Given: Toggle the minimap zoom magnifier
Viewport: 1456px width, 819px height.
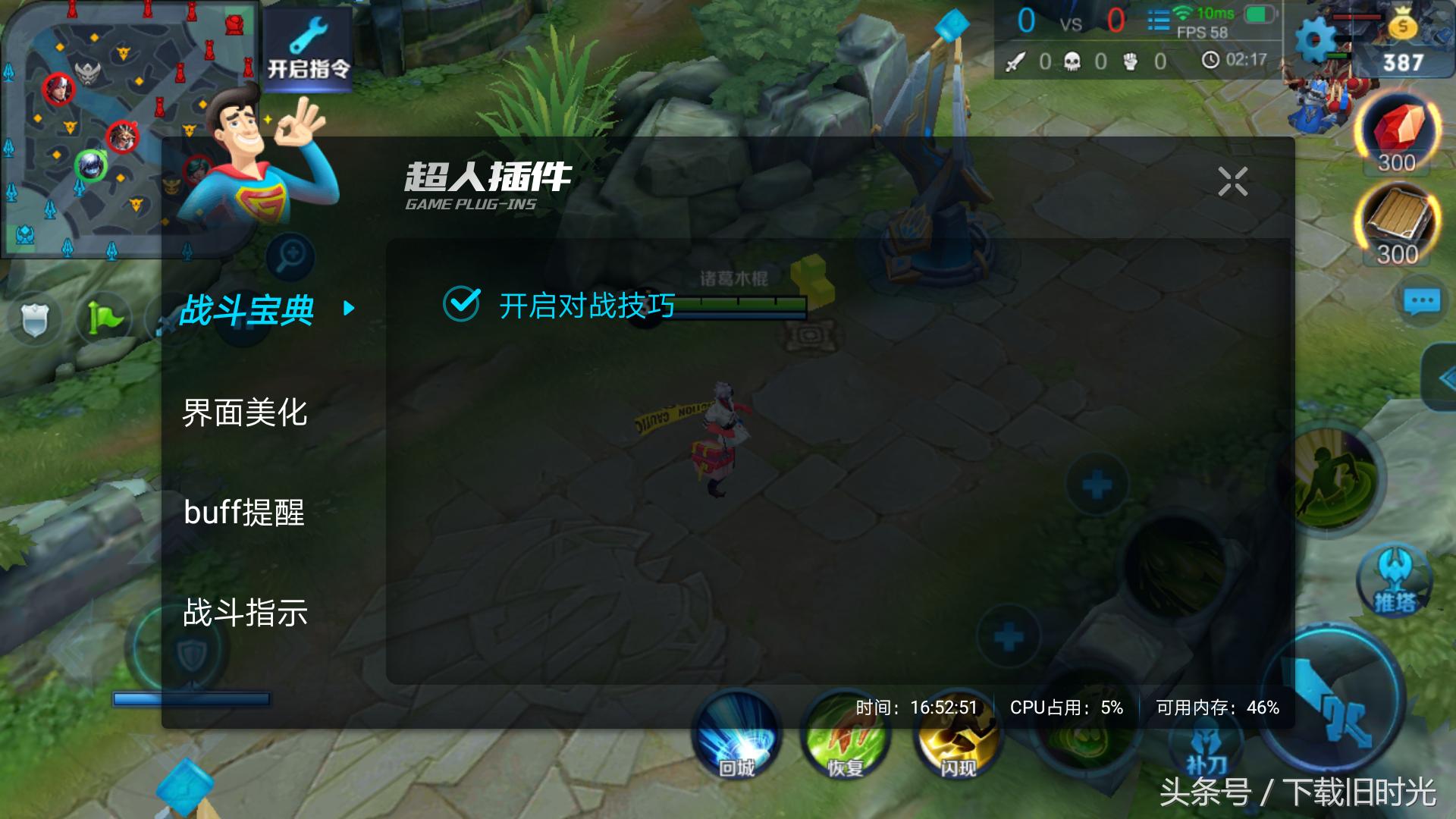Looking at the screenshot, I should click(x=292, y=256).
